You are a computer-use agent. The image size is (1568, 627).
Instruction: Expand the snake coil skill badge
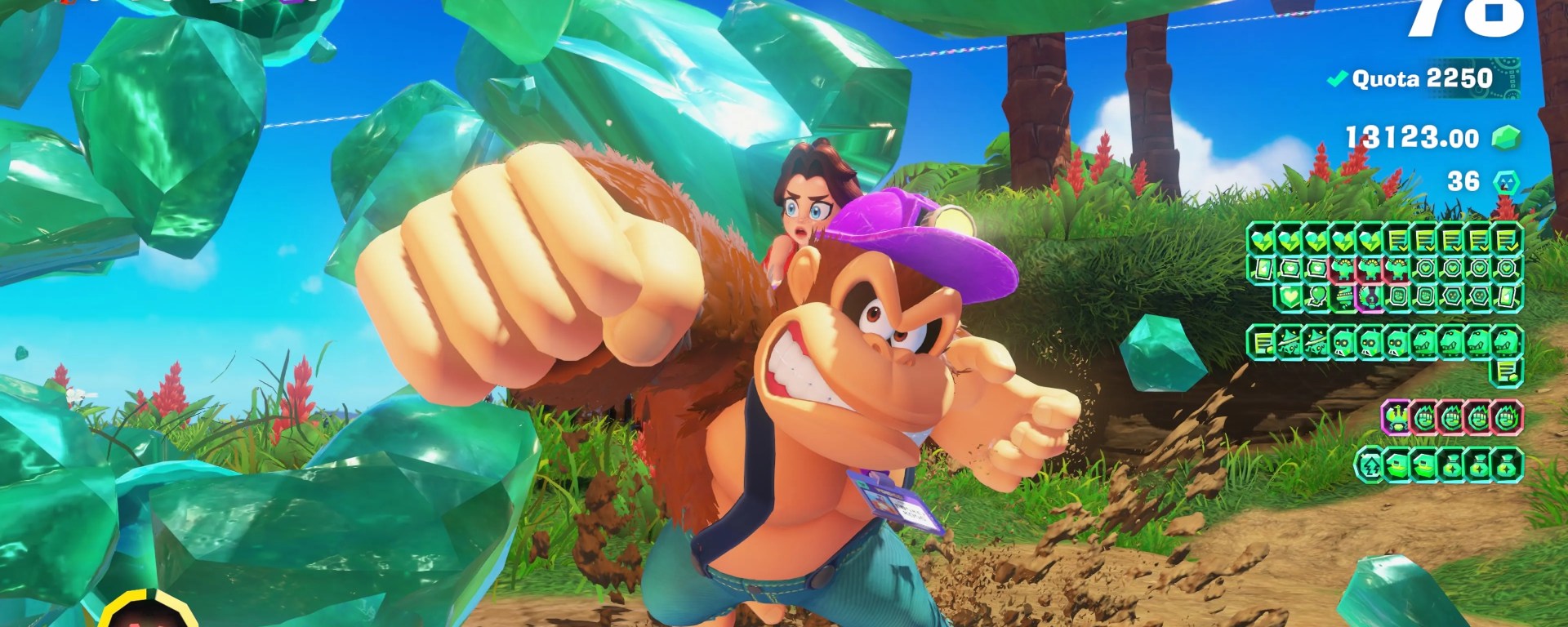1344,296
